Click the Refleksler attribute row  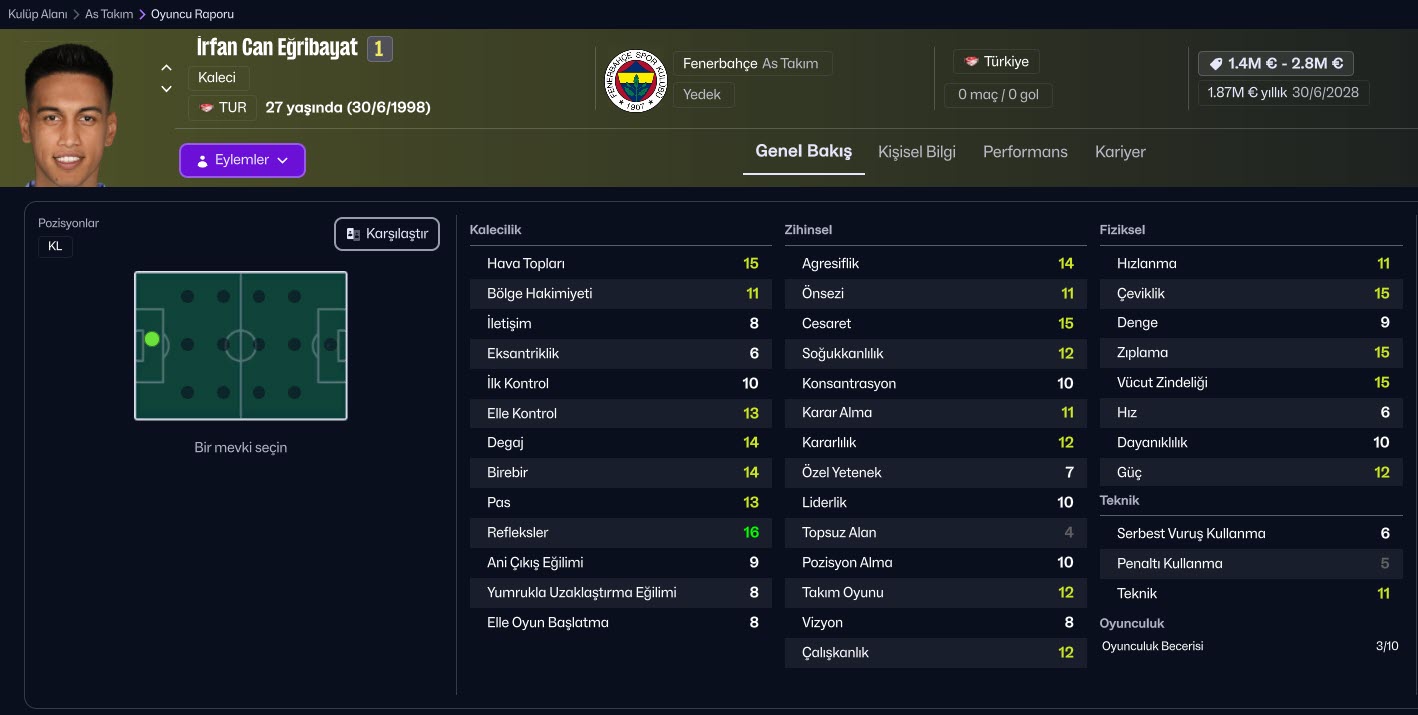point(621,533)
